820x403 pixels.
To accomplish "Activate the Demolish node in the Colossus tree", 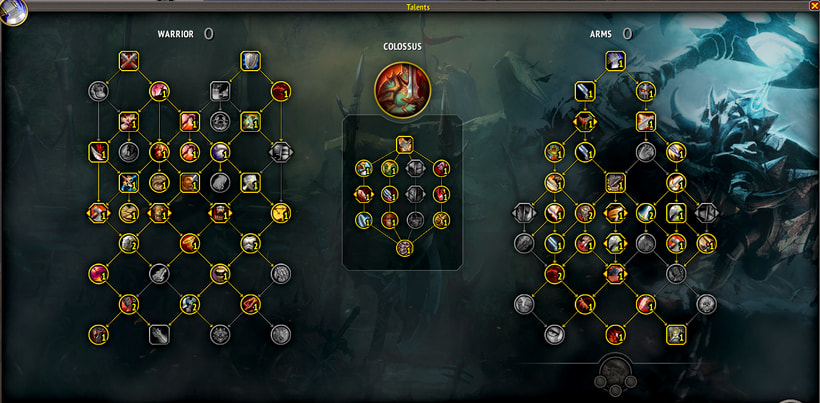I will point(404,144).
